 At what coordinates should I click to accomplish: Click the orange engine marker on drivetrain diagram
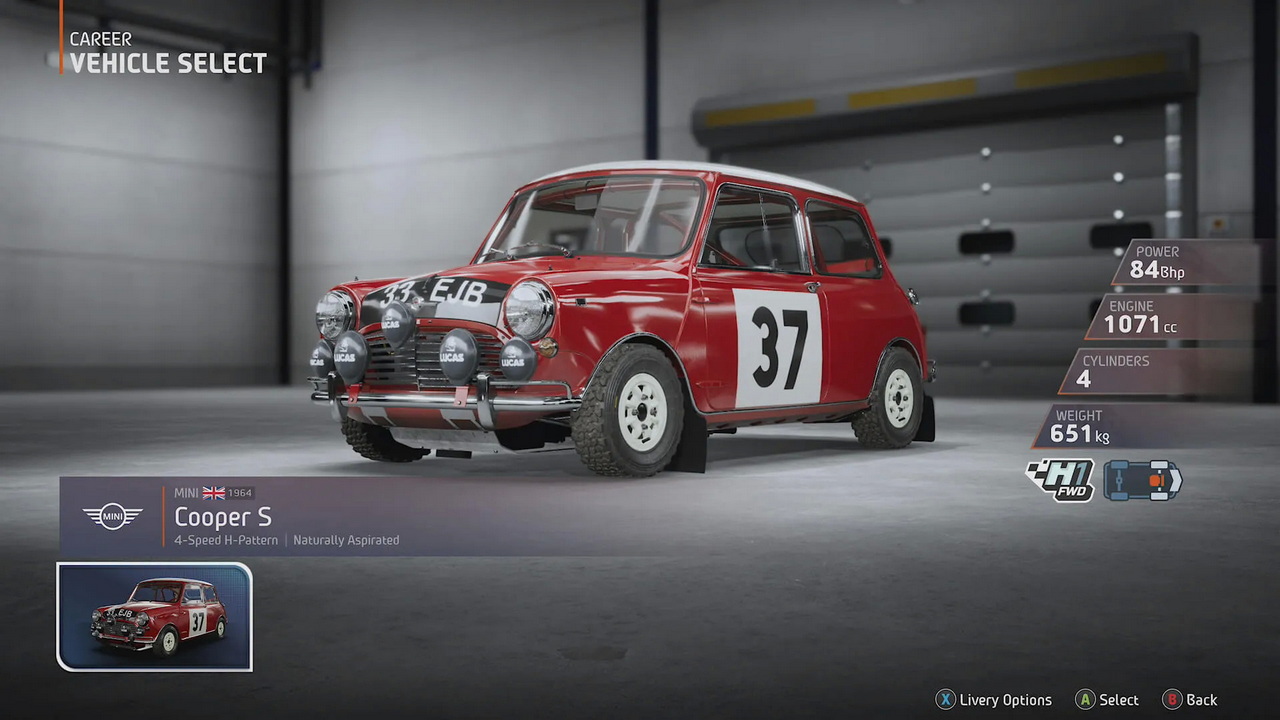pyautogui.click(x=1155, y=480)
